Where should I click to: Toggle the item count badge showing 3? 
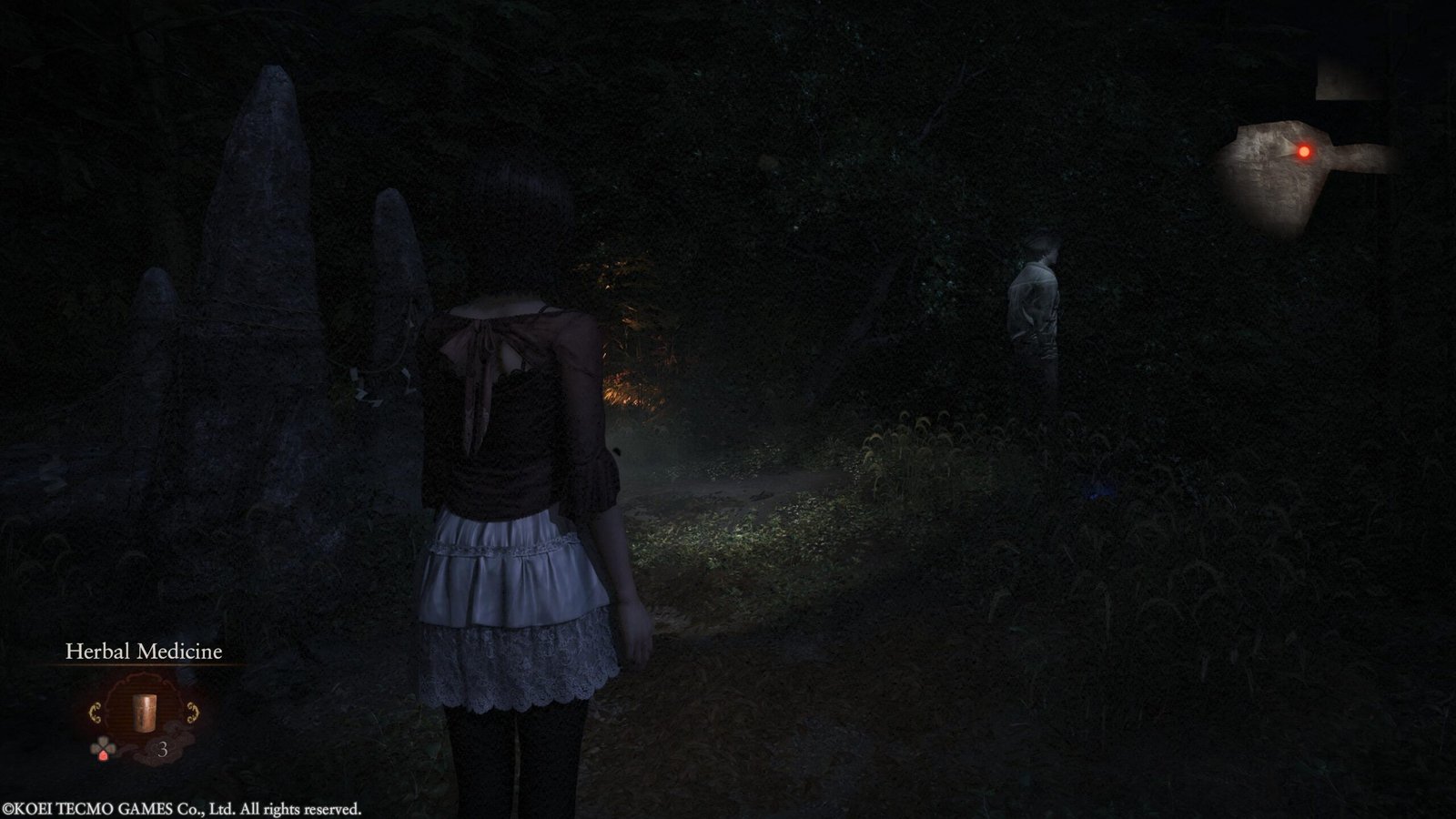click(x=164, y=750)
